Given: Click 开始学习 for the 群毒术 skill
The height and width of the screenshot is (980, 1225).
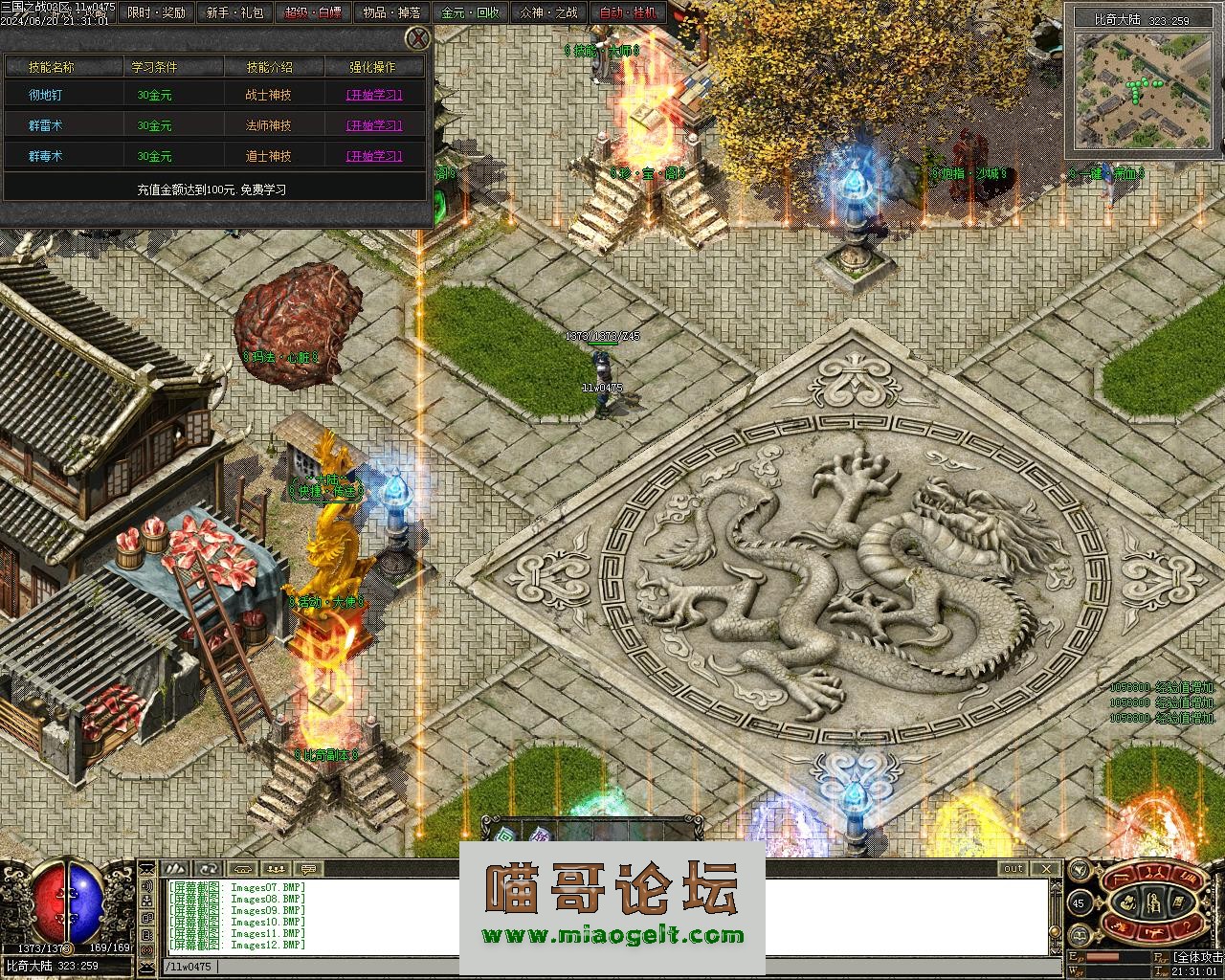Looking at the screenshot, I should point(373,156).
